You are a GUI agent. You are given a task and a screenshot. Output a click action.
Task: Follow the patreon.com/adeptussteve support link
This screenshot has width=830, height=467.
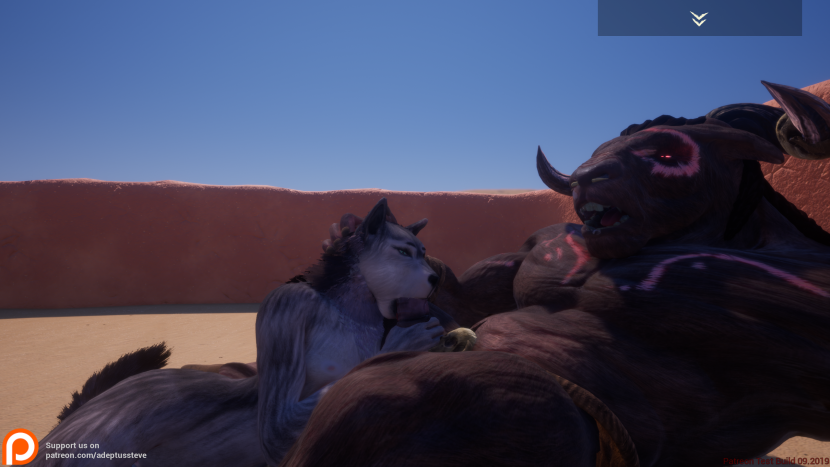(96, 455)
